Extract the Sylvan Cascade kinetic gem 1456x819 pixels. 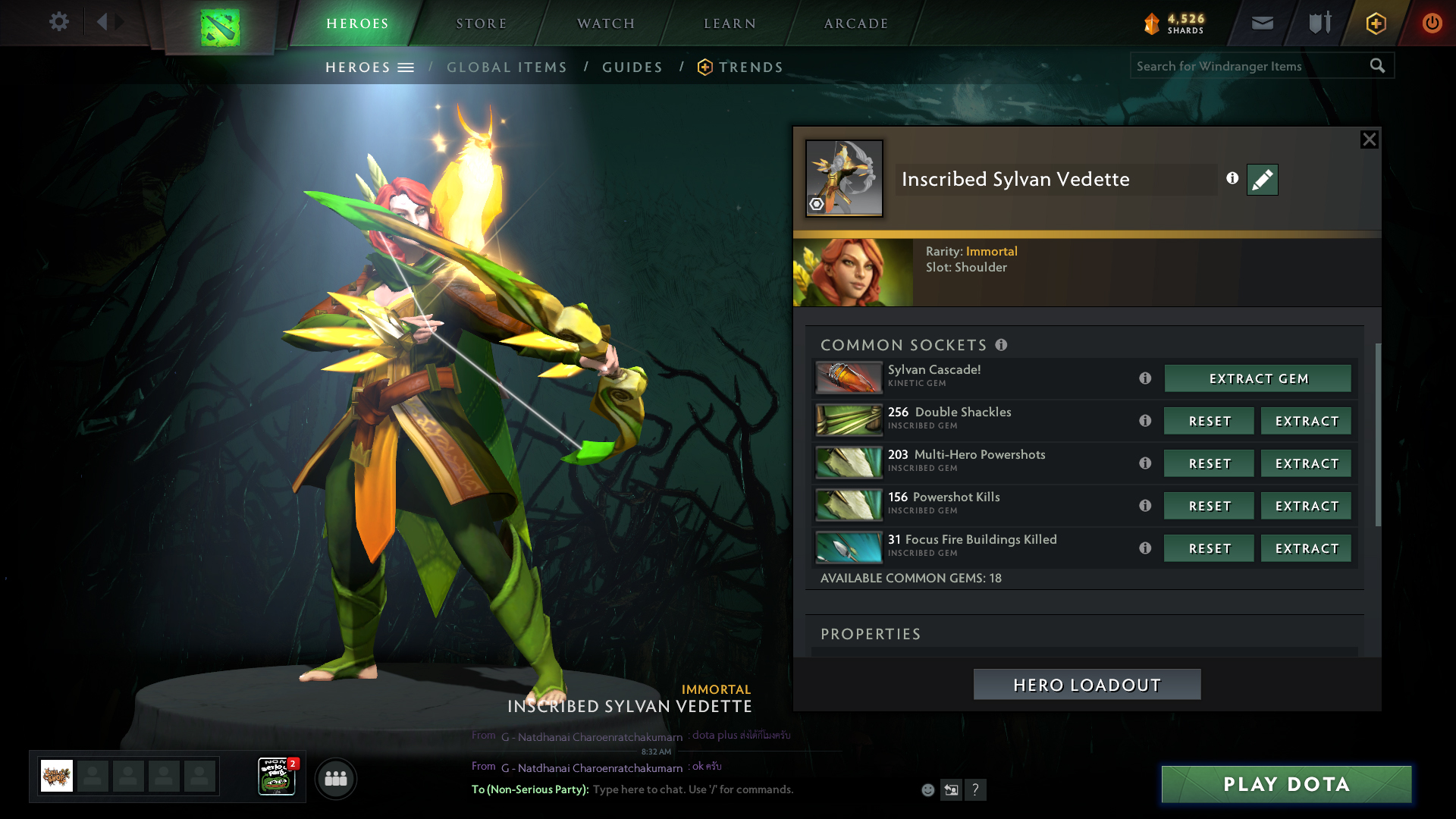[1258, 378]
